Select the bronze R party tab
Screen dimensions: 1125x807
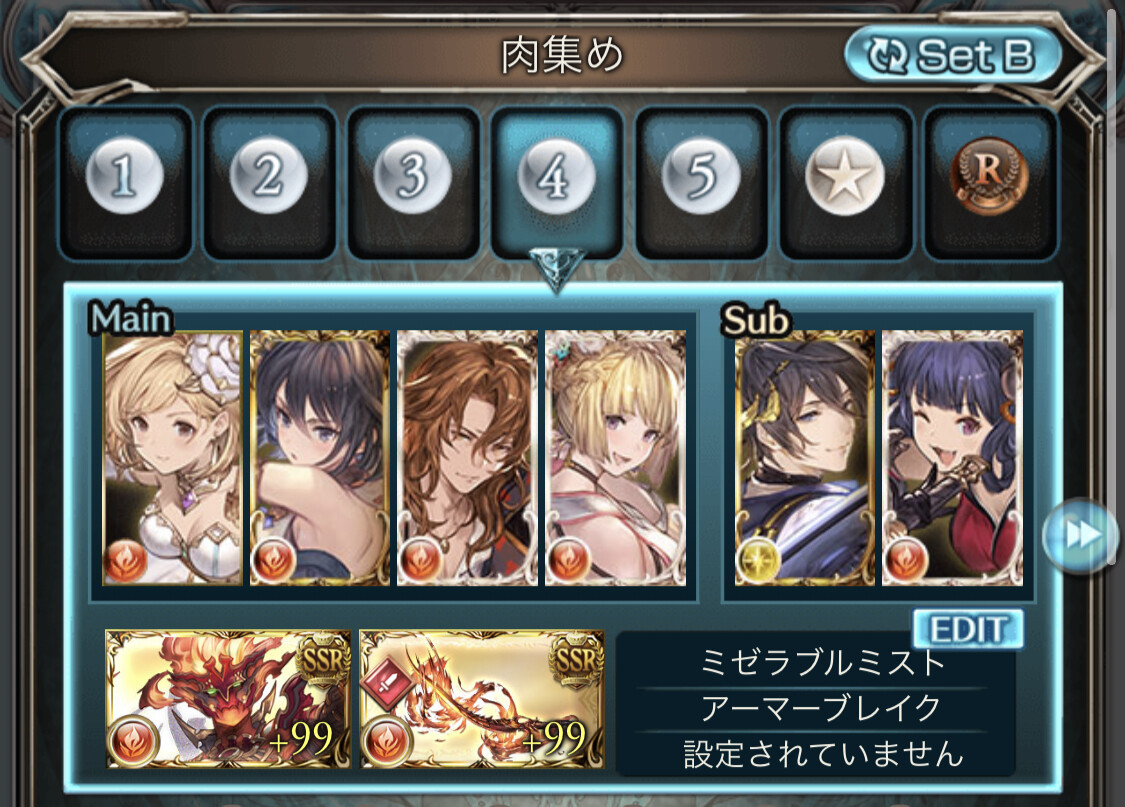tap(989, 182)
